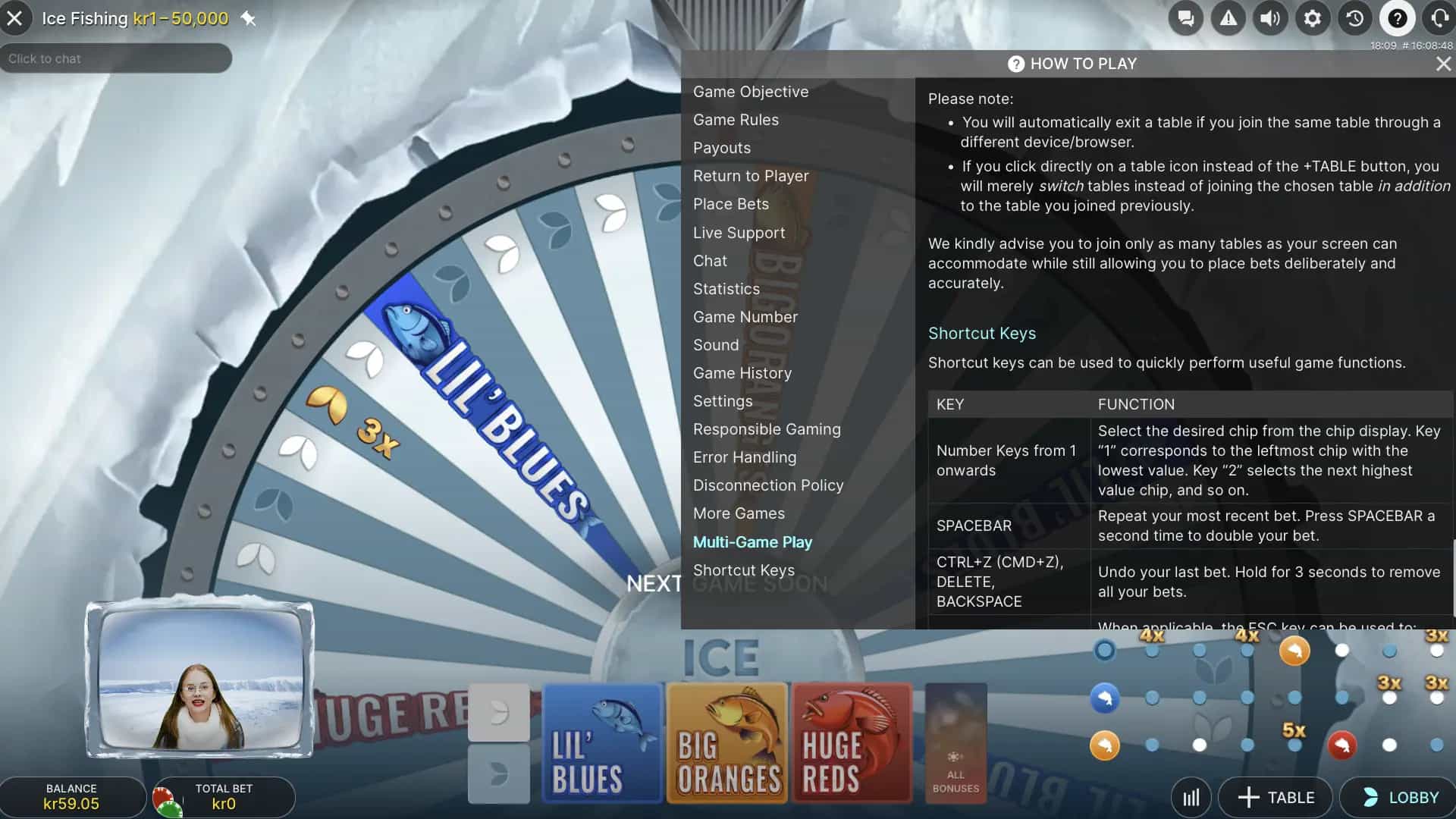Mute the game sound
This screenshot has width=1456, height=819.
[1270, 18]
